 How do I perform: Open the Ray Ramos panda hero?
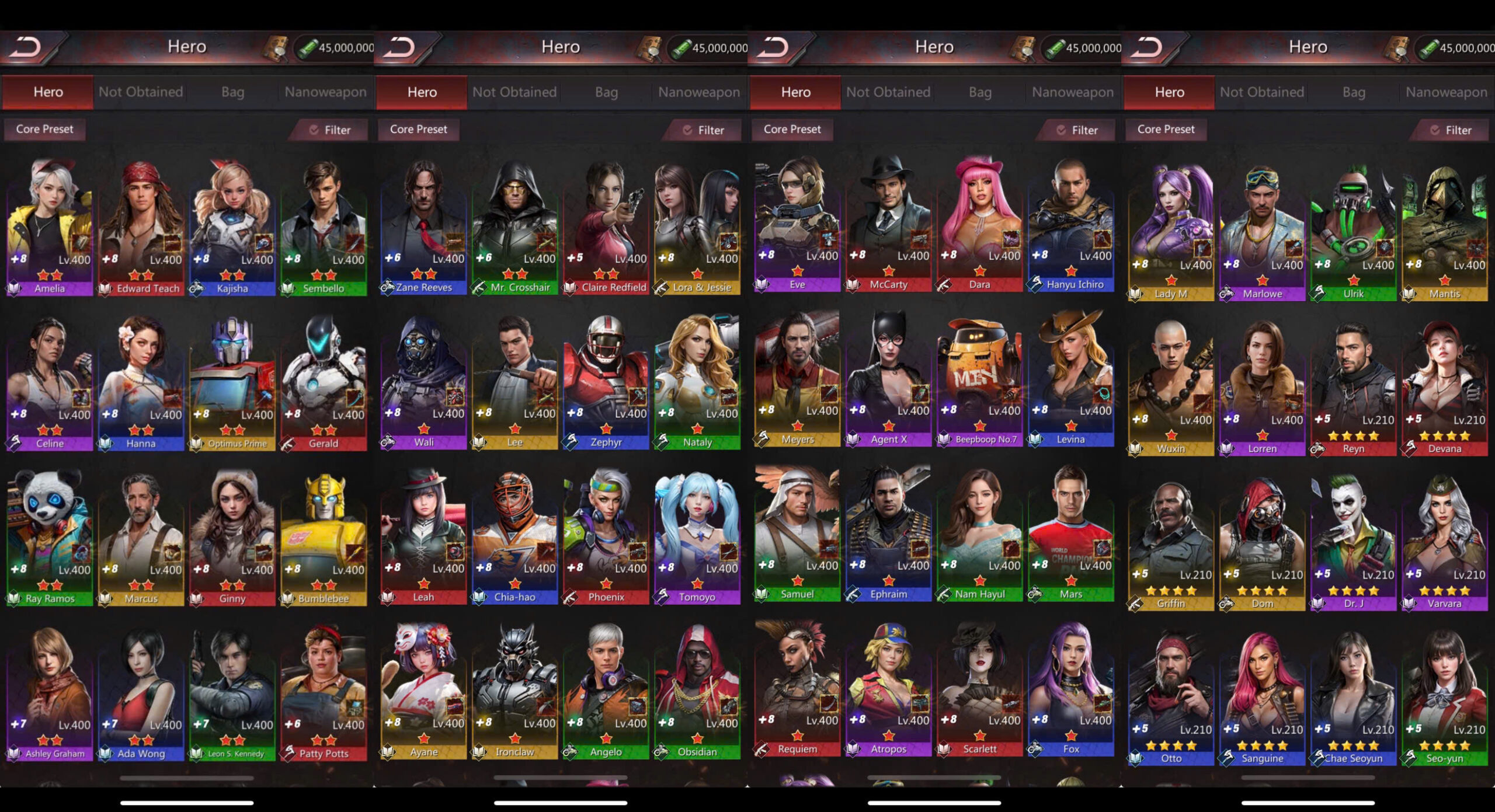(50, 537)
